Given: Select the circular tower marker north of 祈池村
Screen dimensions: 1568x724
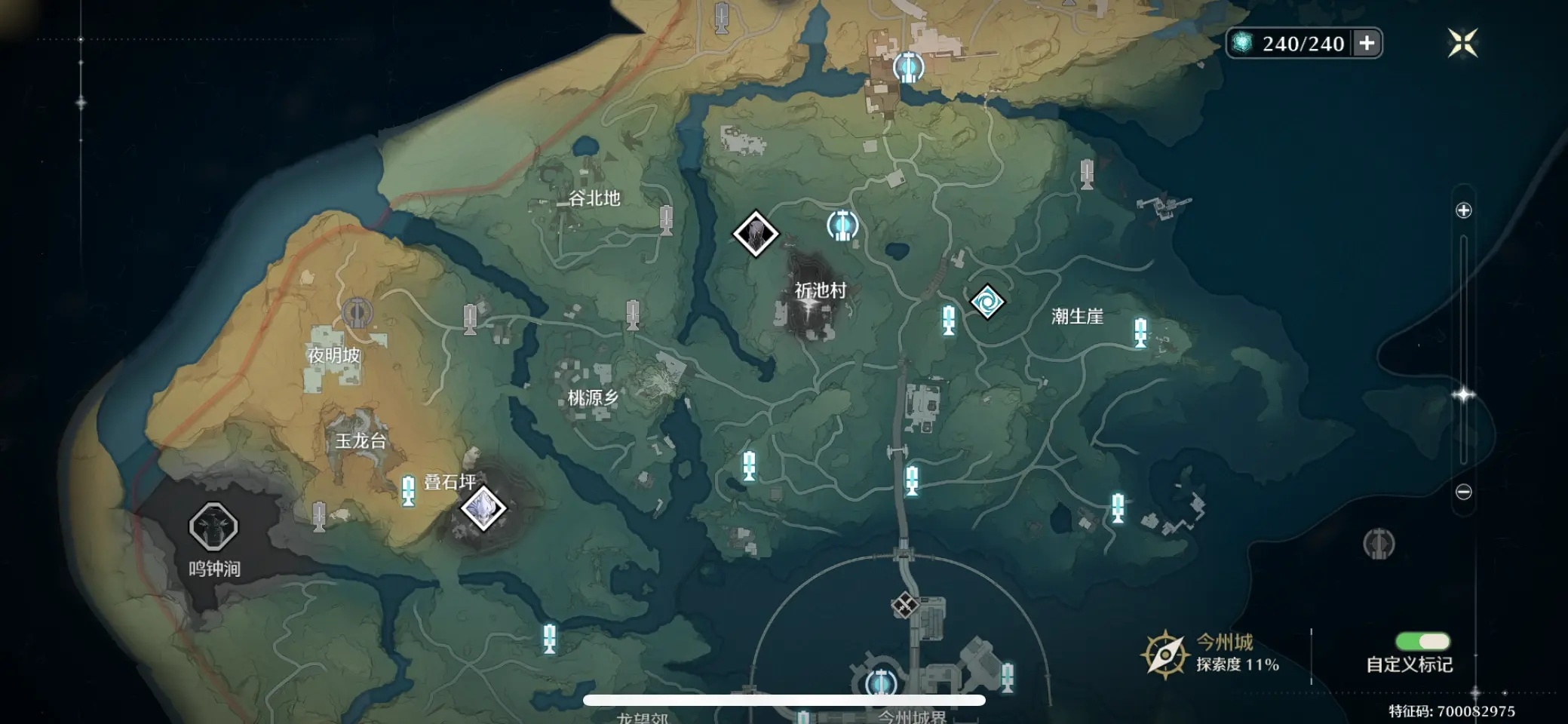Looking at the screenshot, I should pos(842,225).
